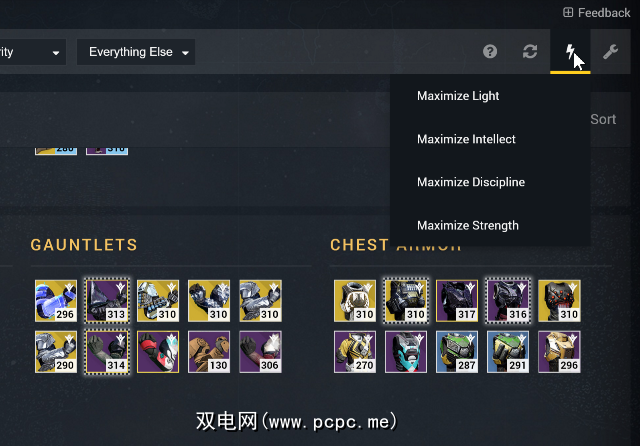
Task: Pick the 296 light gauntlets item
Action: 56,300
